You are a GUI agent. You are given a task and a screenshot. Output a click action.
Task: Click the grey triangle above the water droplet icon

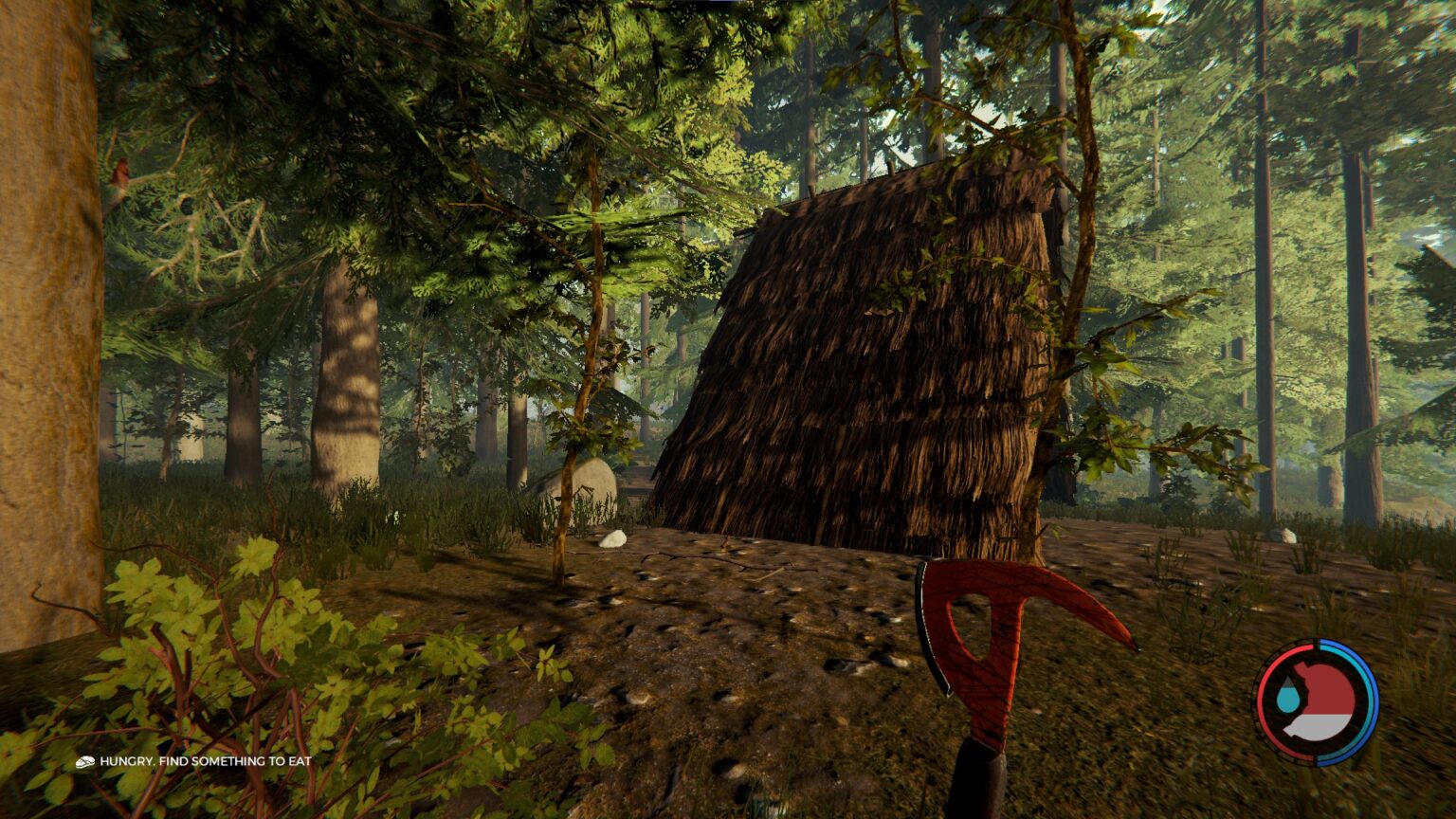point(1289,681)
